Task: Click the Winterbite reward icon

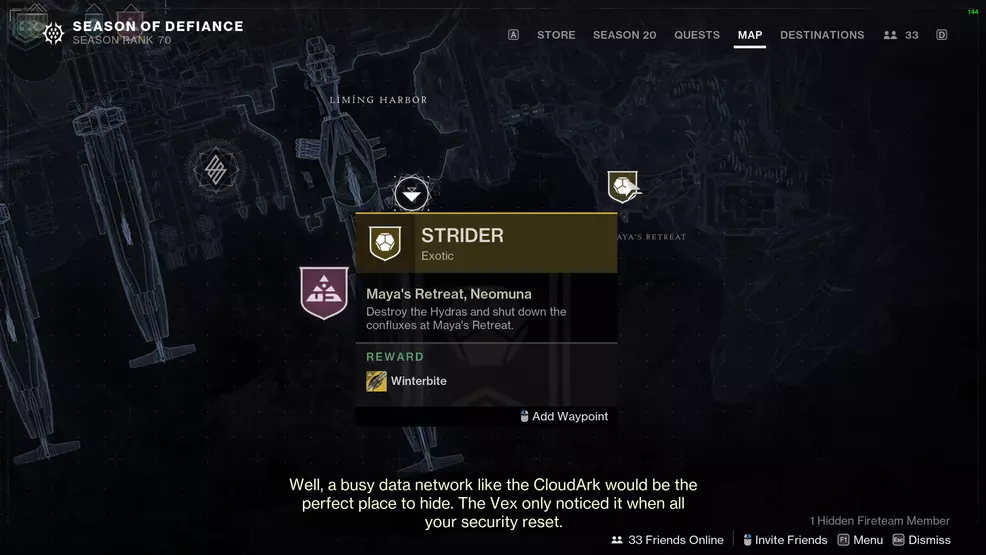Action: pyautogui.click(x=376, y=381)
